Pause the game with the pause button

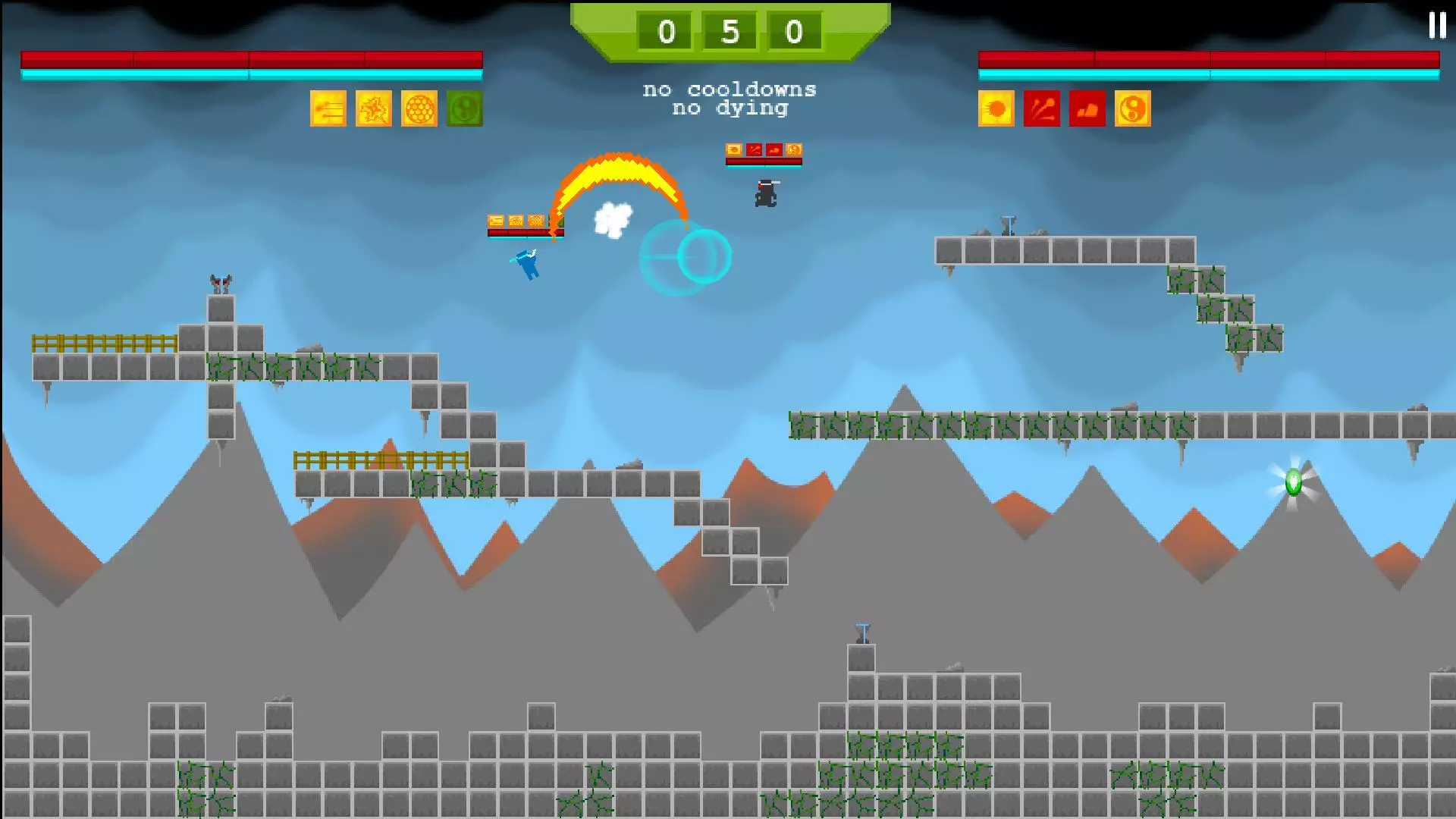(x=1437, y=25)
